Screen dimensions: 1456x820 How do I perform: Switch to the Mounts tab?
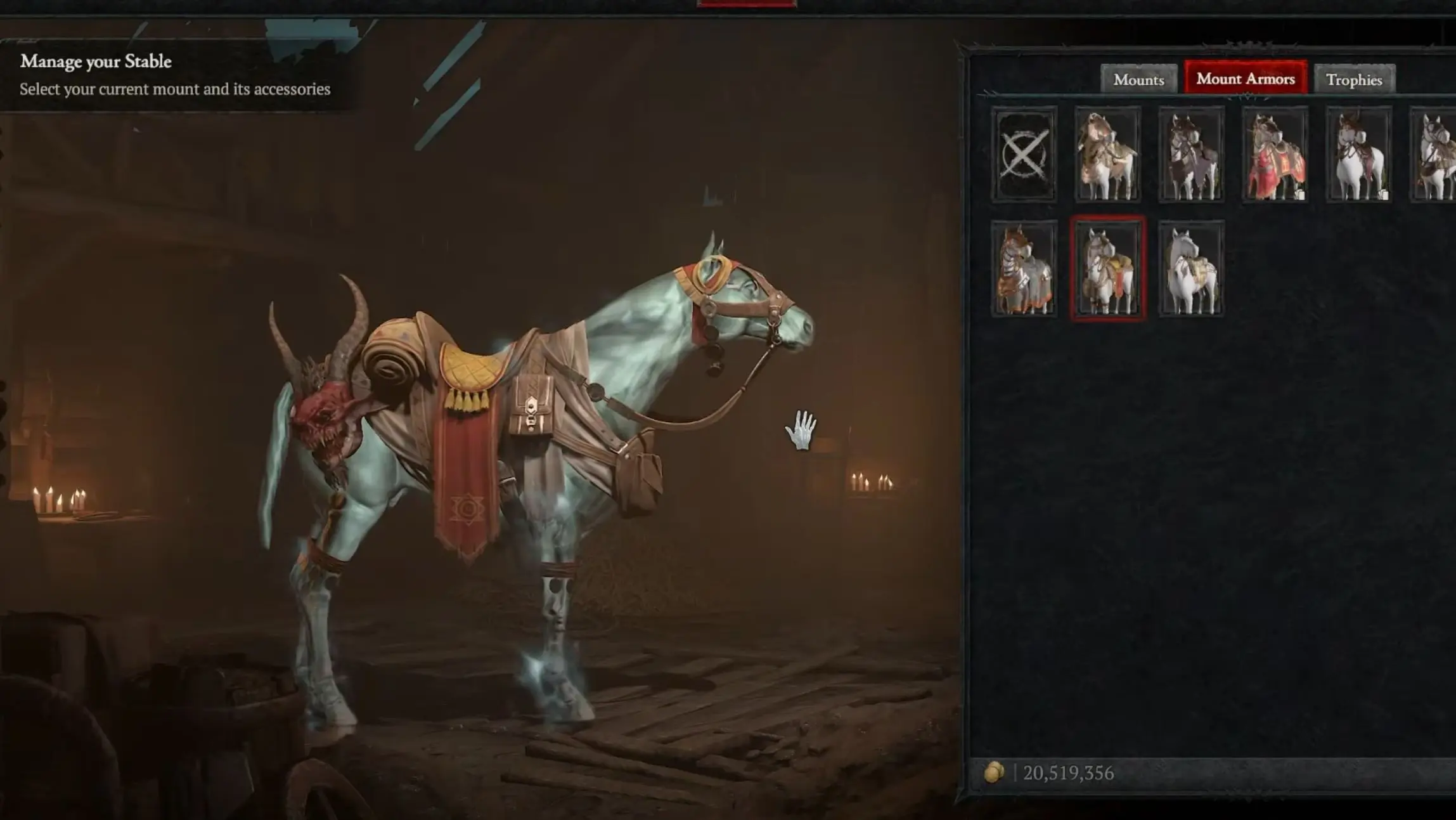pos(1138,79)
